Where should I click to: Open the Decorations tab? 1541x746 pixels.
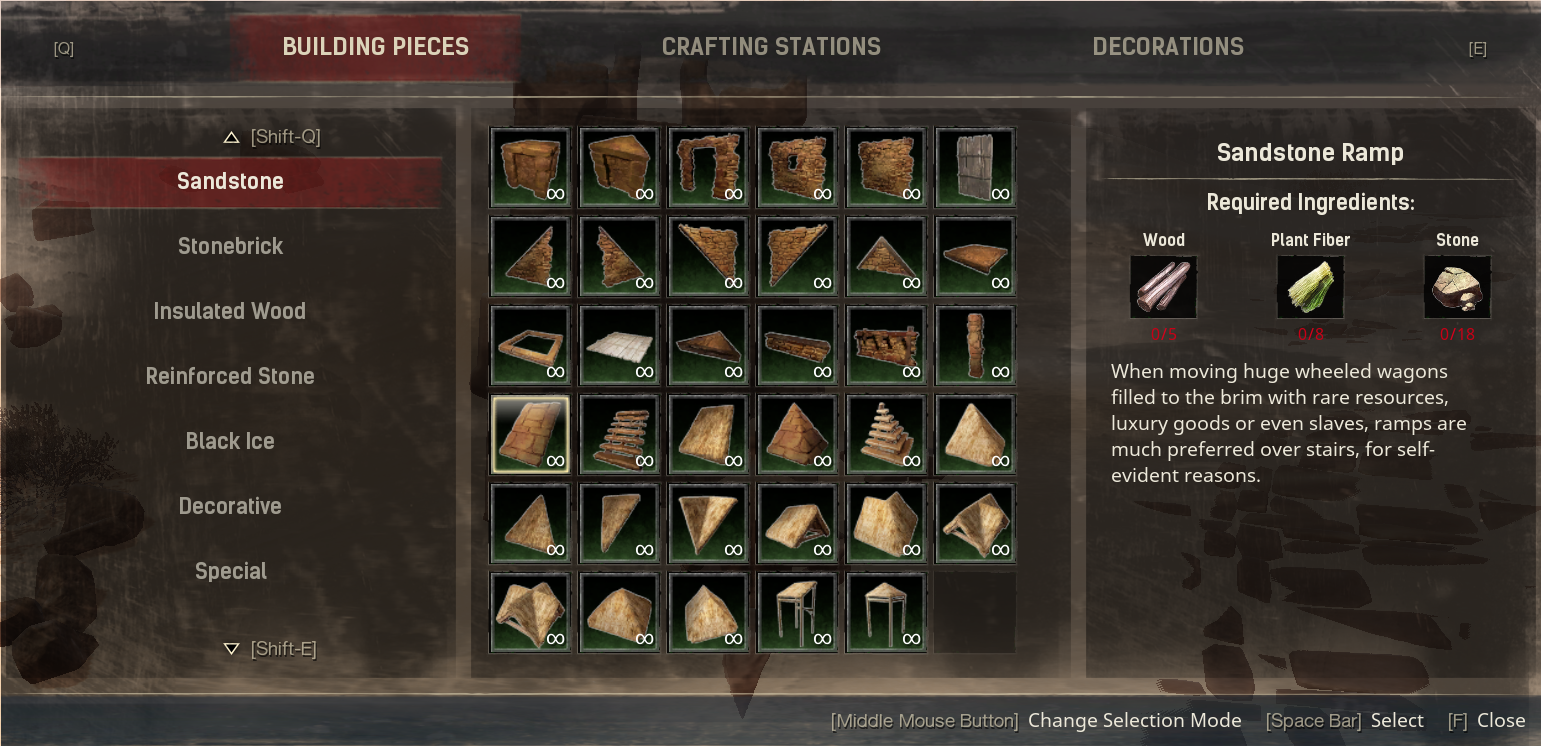1167,47
